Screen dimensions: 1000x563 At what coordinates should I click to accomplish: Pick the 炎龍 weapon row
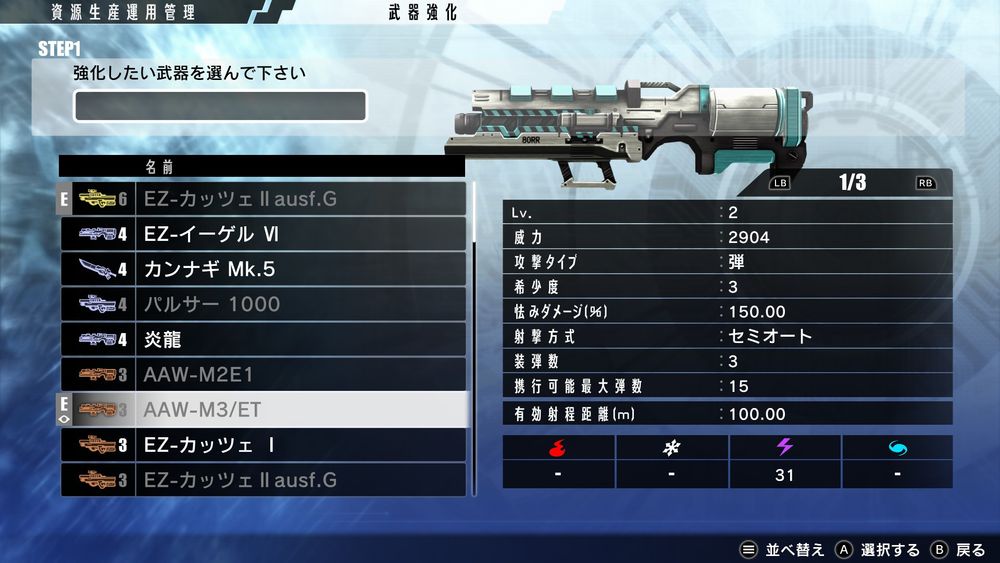click(x=264, y=339)
